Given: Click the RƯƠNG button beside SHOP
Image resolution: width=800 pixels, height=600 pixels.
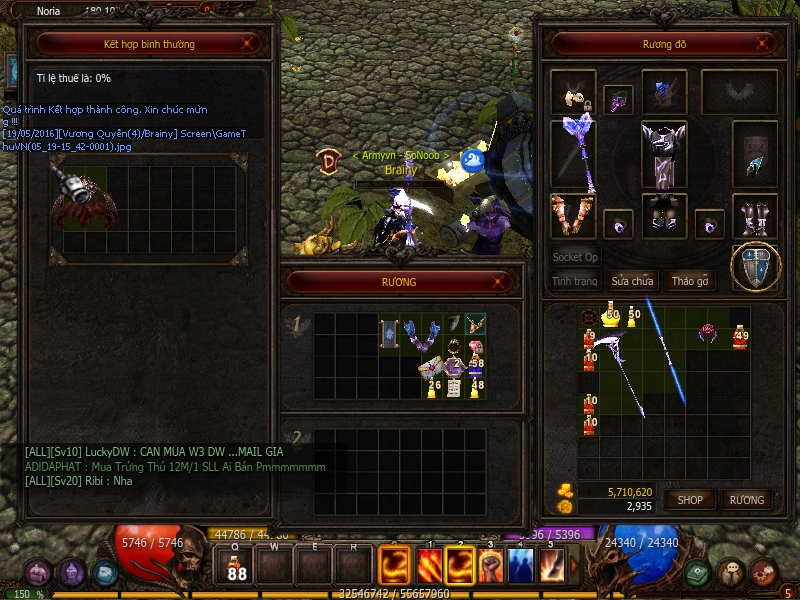Looking at the screenshot, I should tap(746, 499).
